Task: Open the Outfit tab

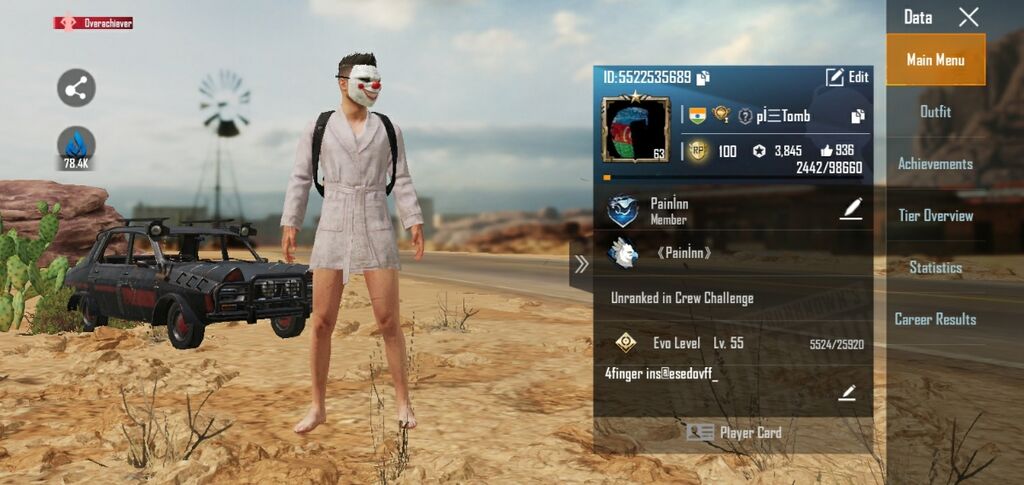Action: (x=935, y=112)
